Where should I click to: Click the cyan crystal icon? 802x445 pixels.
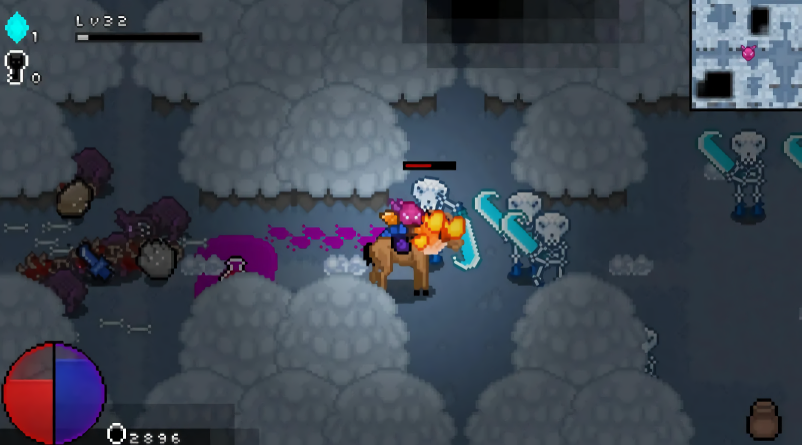(x=16, y=27)
